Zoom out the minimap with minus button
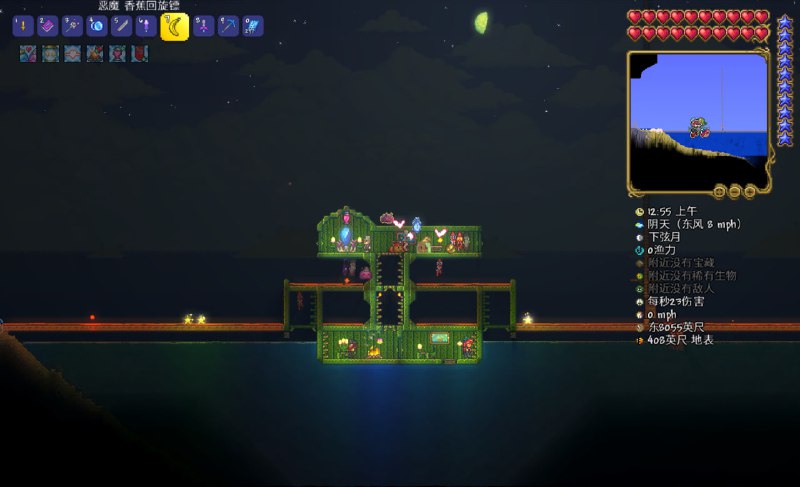Screen dimensions: 800x487 click(733, 191)
